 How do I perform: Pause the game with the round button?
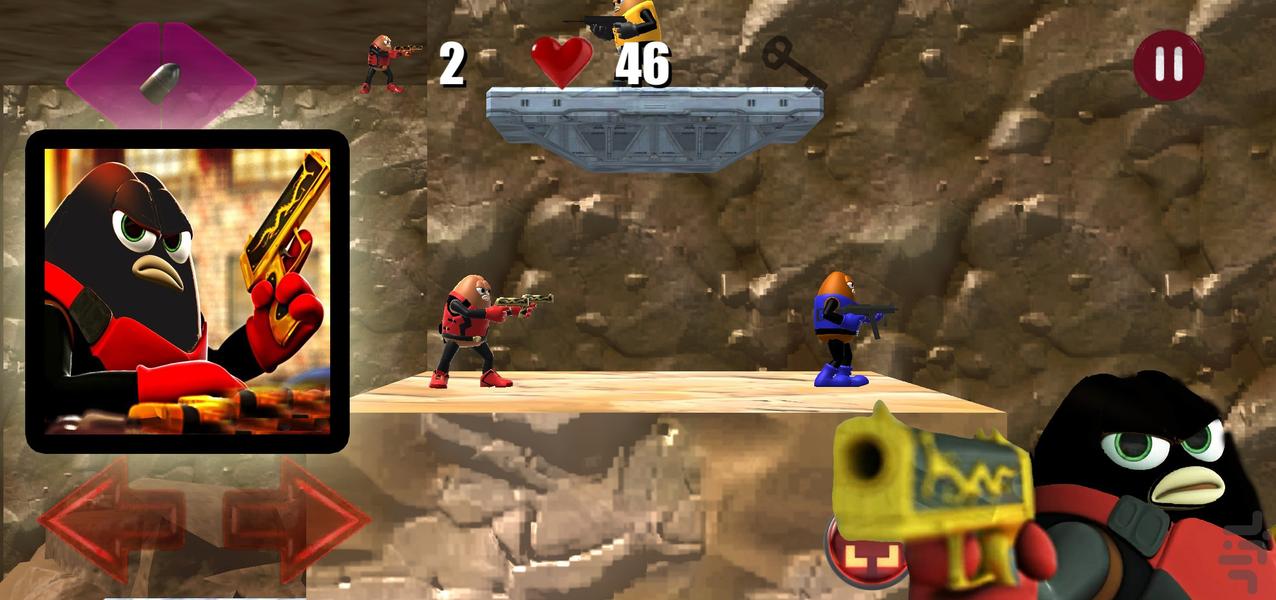[x=1168, y=64]
